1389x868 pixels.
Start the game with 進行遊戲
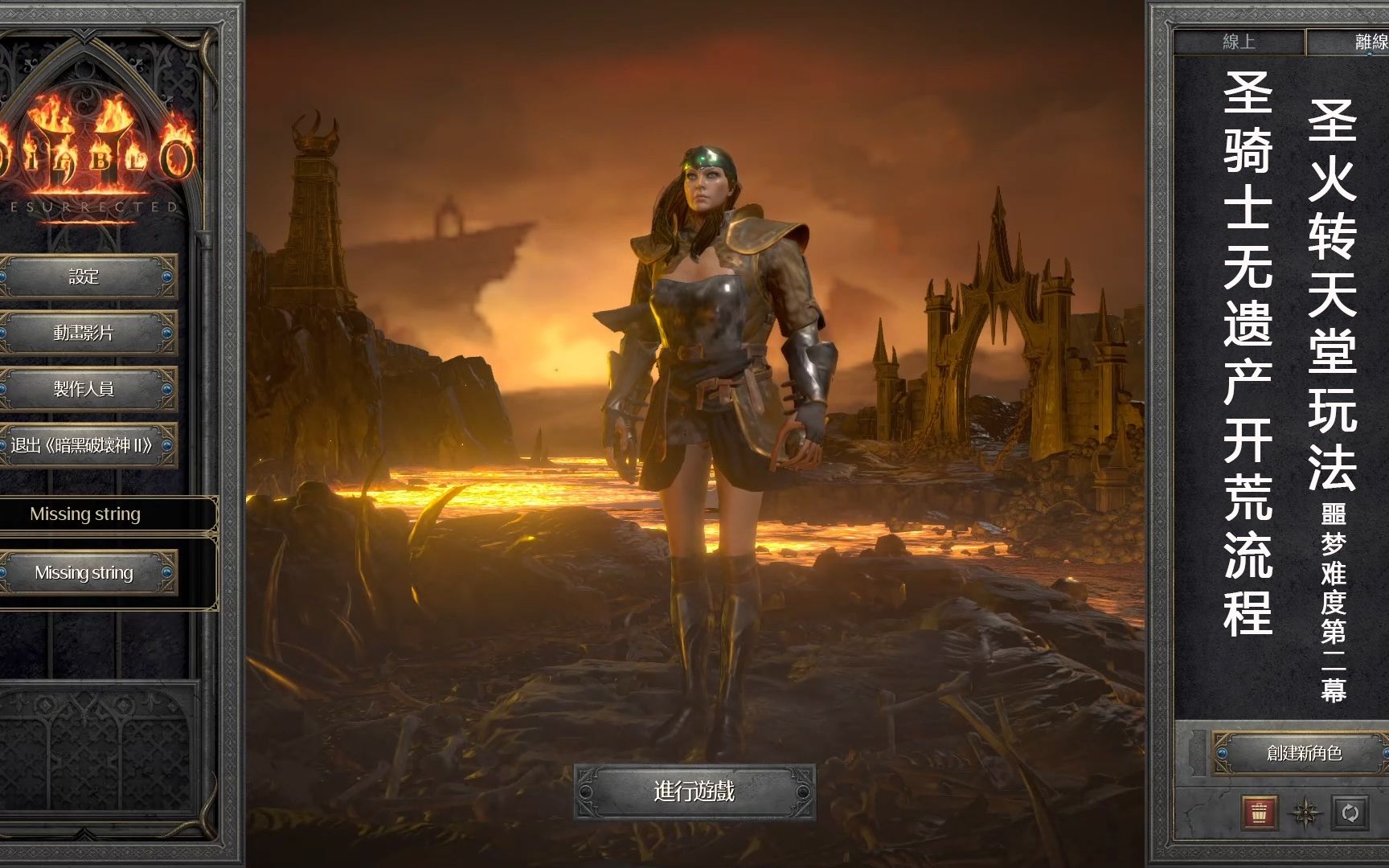694,792
